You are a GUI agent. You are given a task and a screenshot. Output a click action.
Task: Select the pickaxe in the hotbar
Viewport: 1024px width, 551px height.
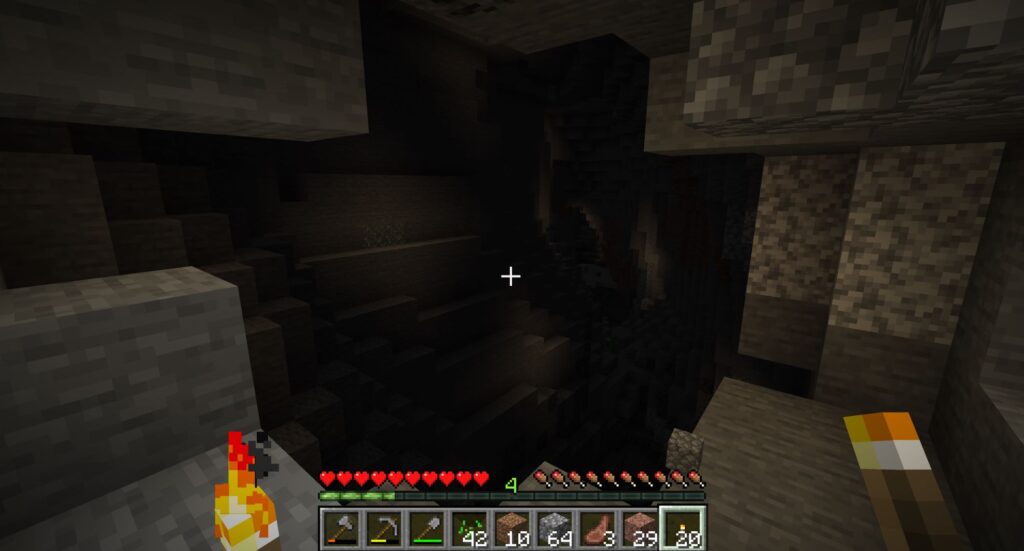pyautogui.click(x=382, y=527)
